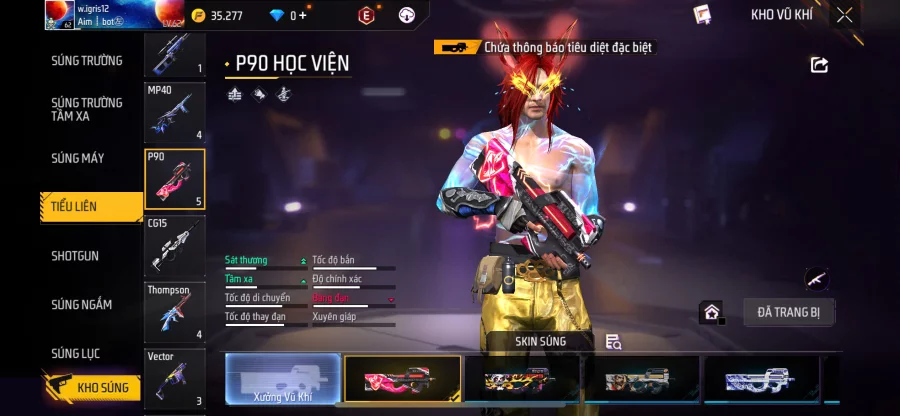Viewport: 900px width, 416px height.
Task: Open the Súng Lục category
Action: pos(76,353)
